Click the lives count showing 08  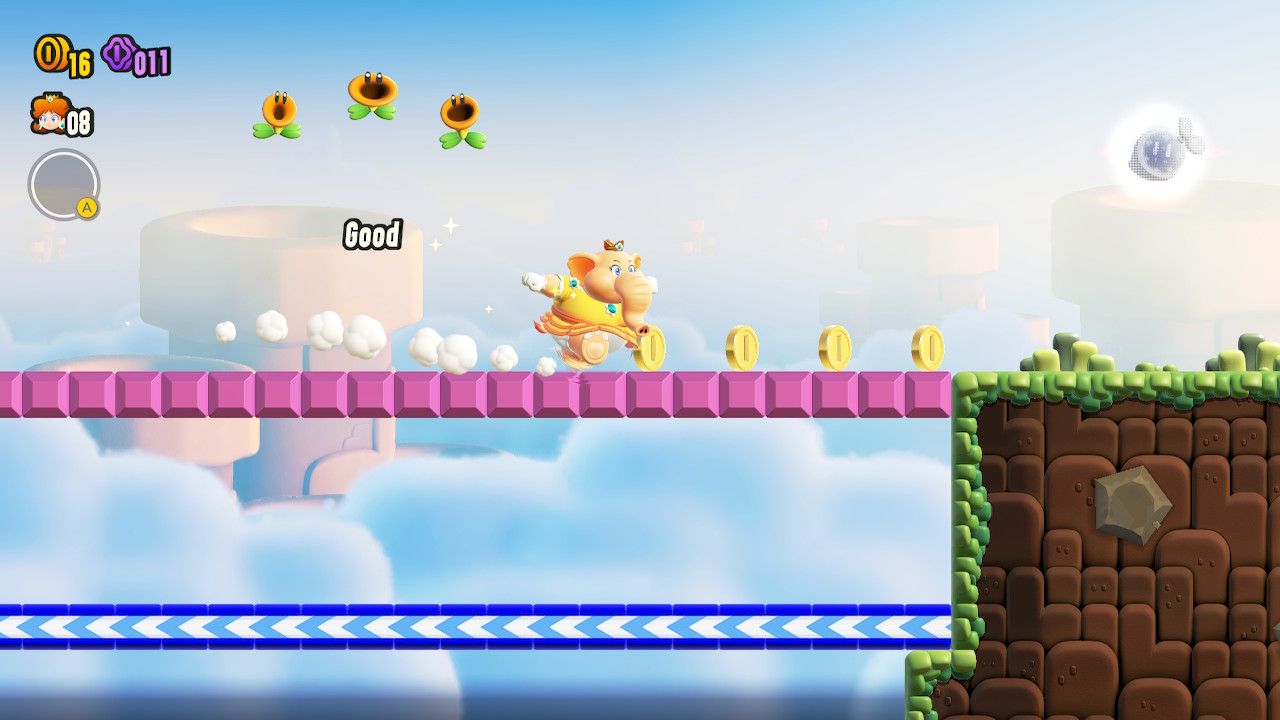click(x=78, y=121)
